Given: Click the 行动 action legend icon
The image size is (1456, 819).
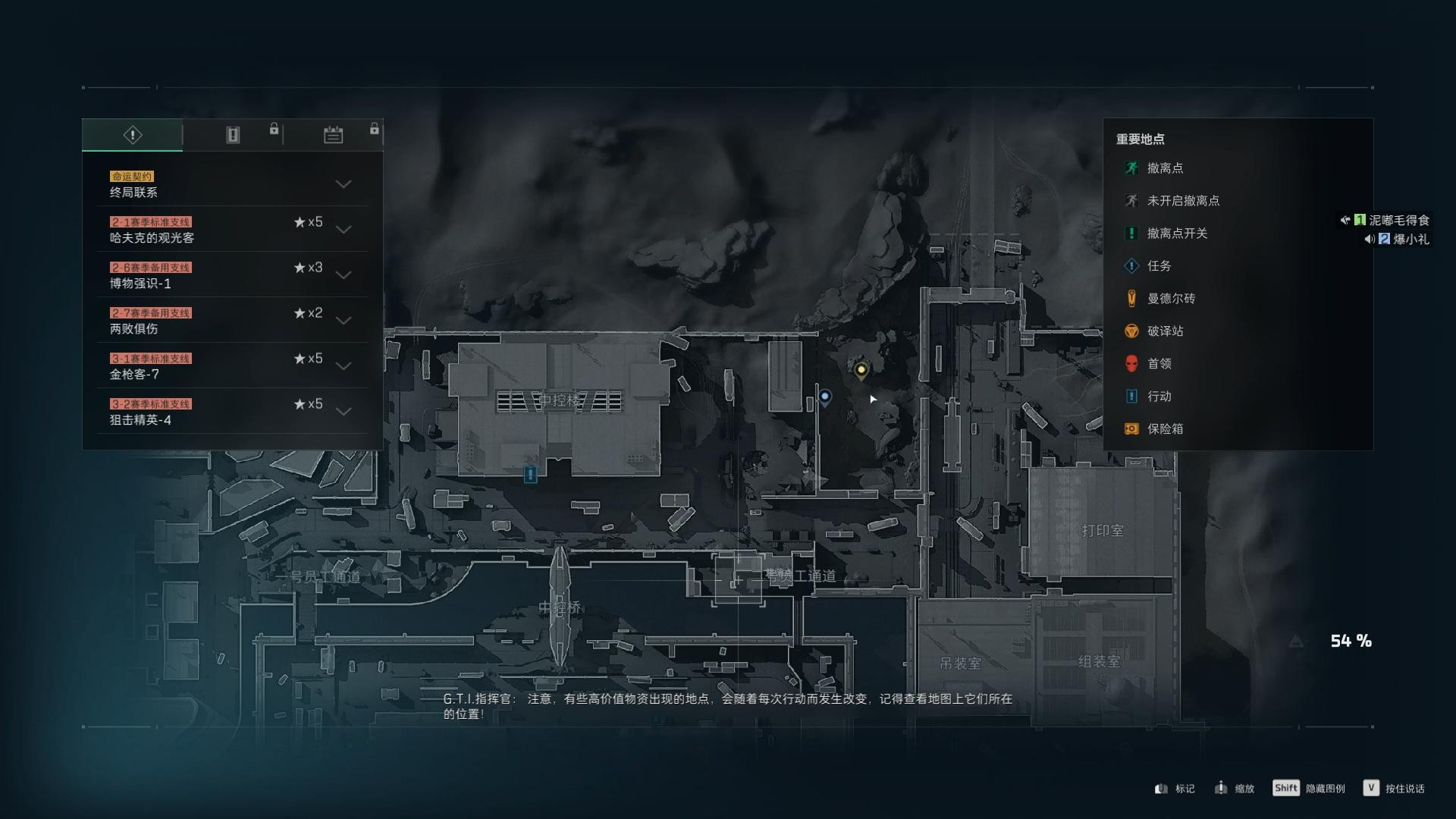Looking at the screenshot, I should click(1130, 397).
